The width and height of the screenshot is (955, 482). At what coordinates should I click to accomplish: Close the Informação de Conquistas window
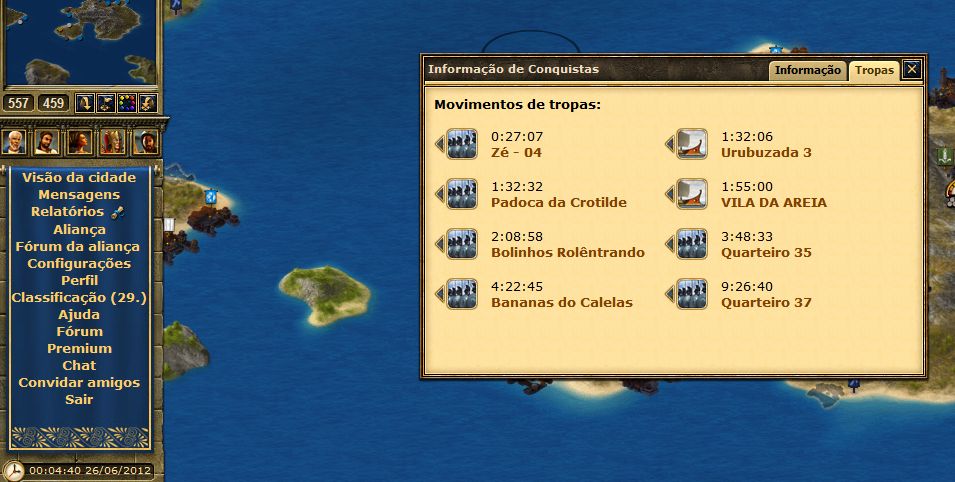click(911, 69)
